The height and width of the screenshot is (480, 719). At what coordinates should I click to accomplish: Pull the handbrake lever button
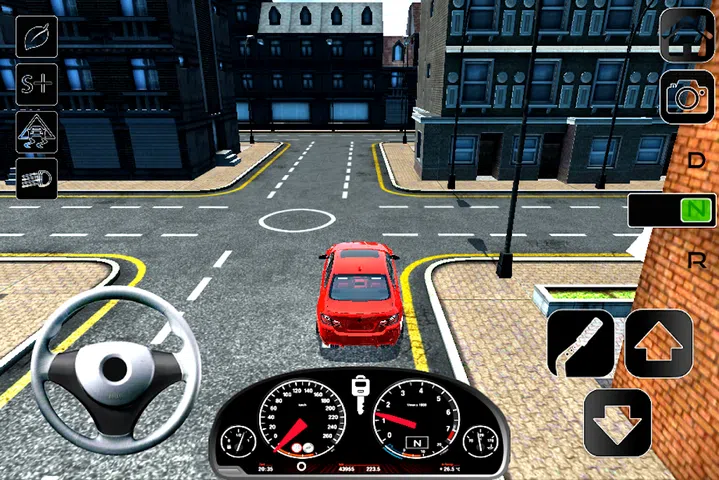point(581,343)
